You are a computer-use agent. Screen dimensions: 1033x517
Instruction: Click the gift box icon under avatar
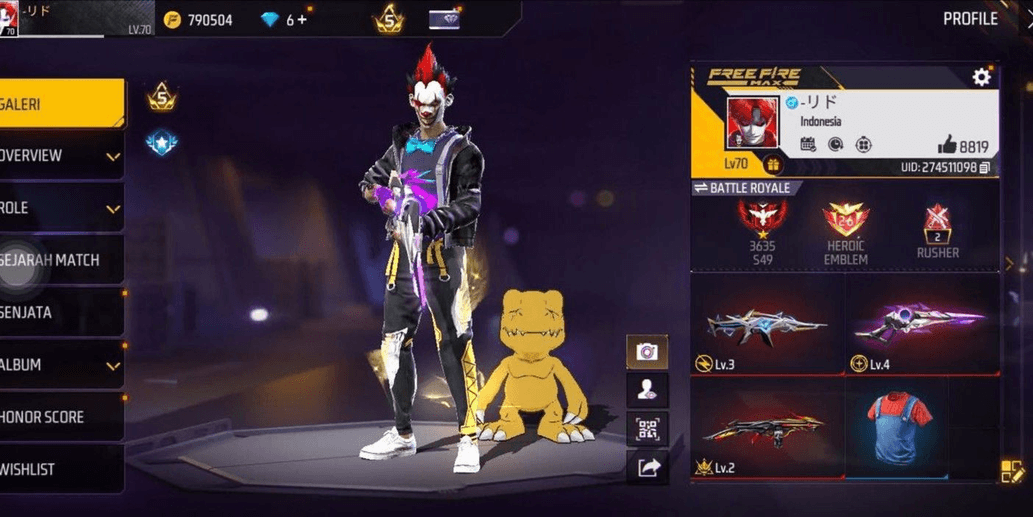(772, 164)
